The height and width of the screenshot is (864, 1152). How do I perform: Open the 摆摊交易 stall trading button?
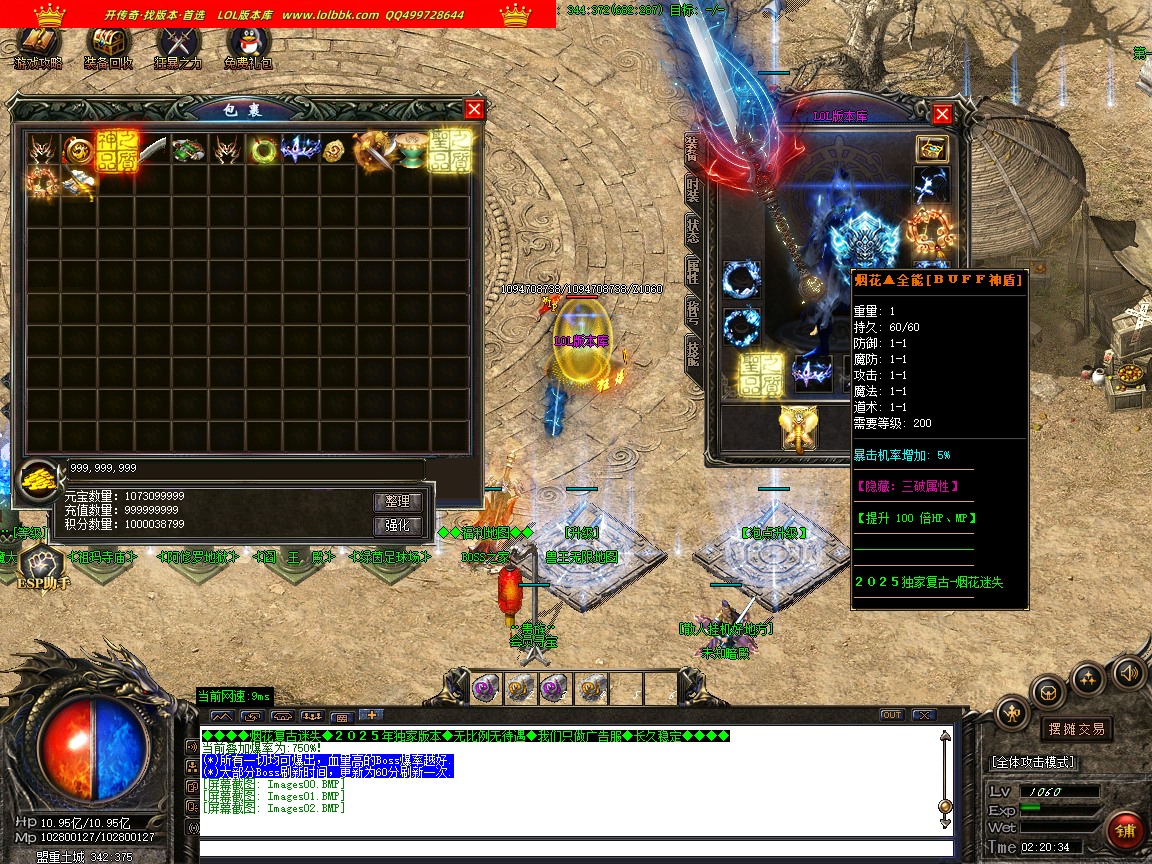[x=1075, y=729]
